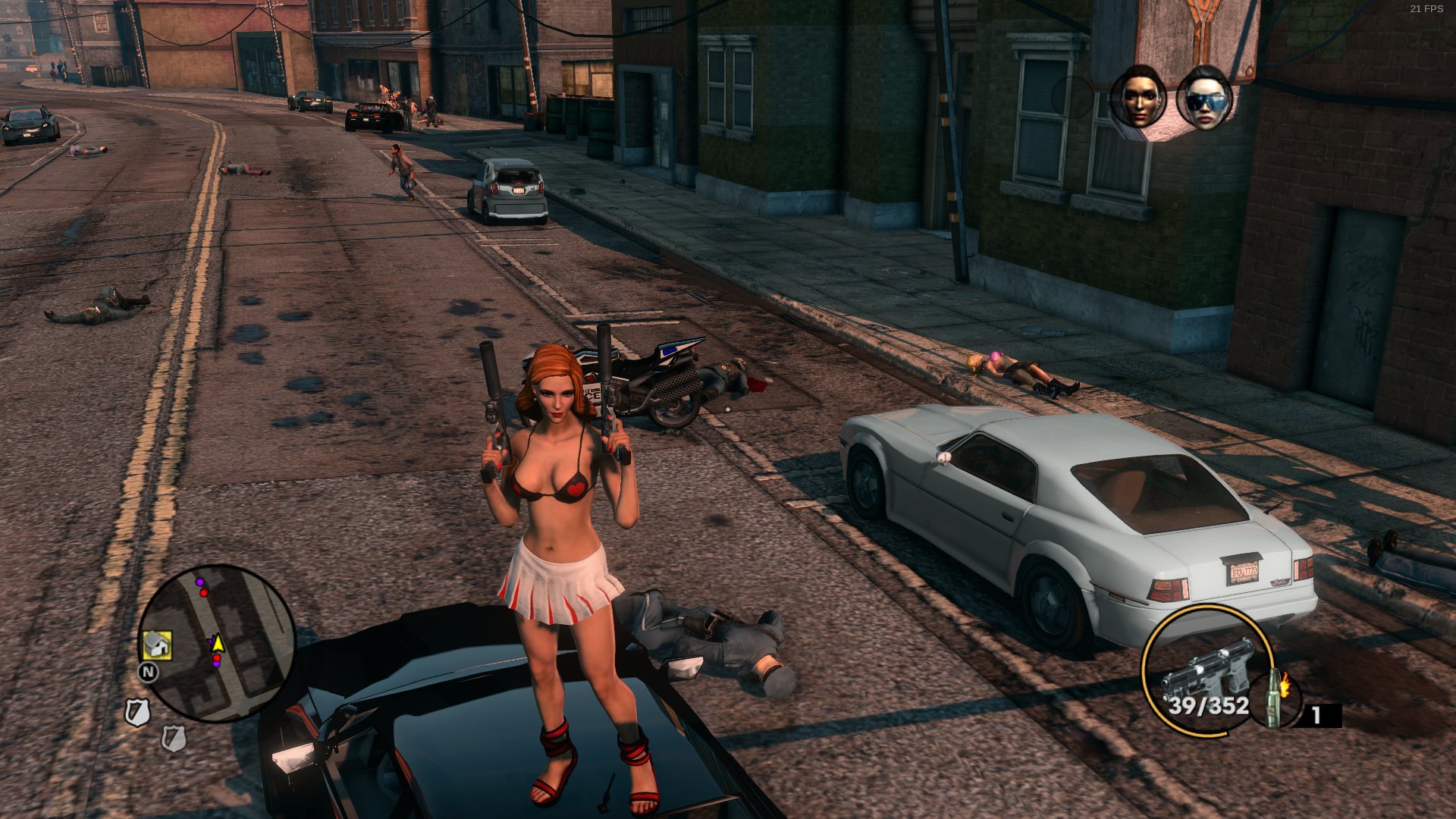Click the homie portrait without sunglasses
This screenshot has height=819, width=1456.
point(1138,97)
